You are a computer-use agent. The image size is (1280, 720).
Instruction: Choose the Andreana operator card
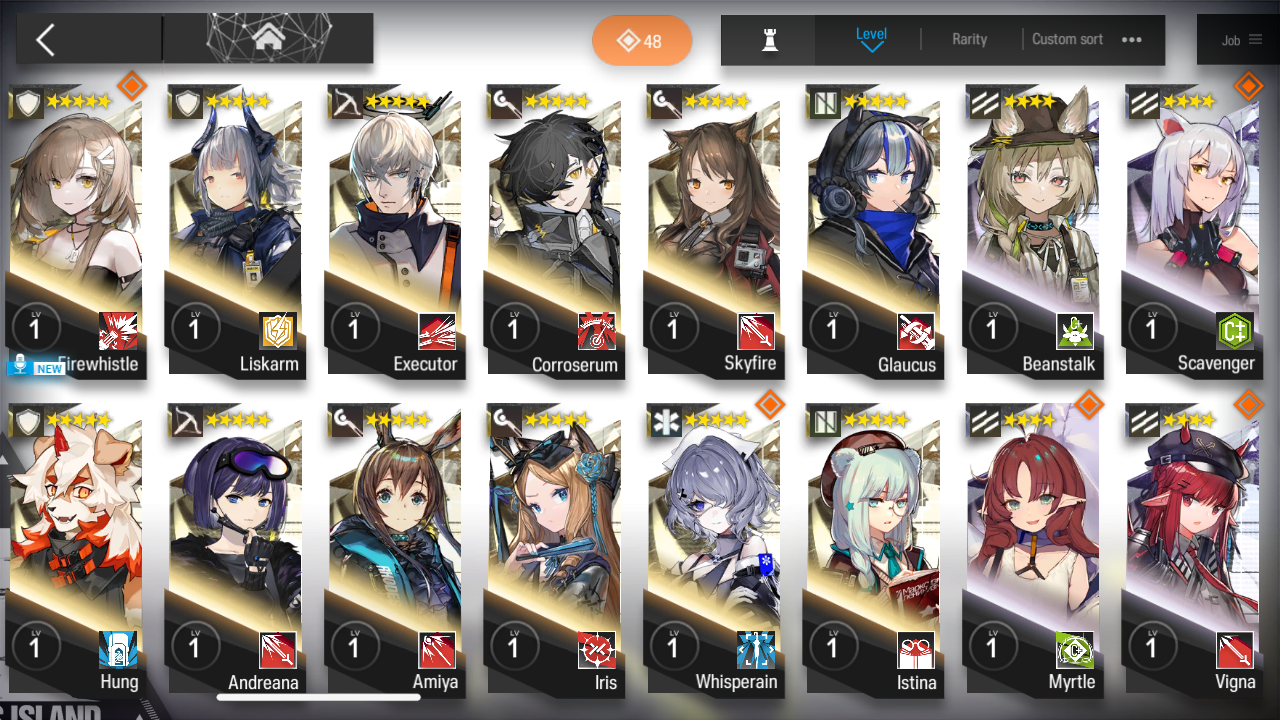[236, 550]
